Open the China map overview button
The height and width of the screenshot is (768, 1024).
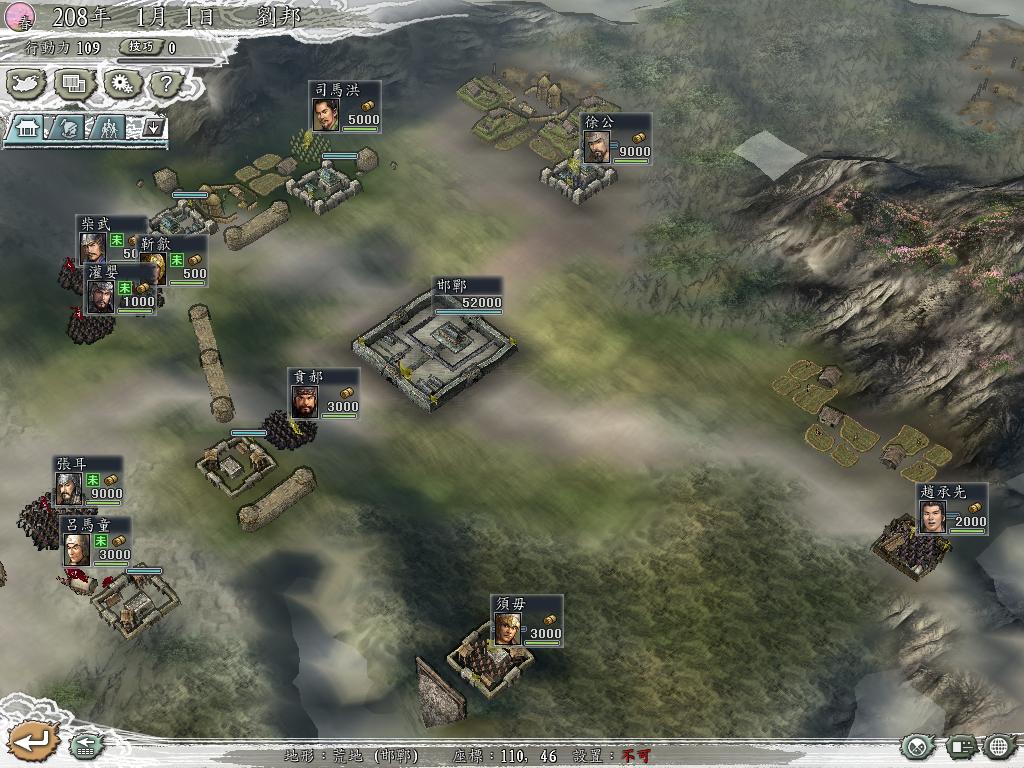[28, 84]
